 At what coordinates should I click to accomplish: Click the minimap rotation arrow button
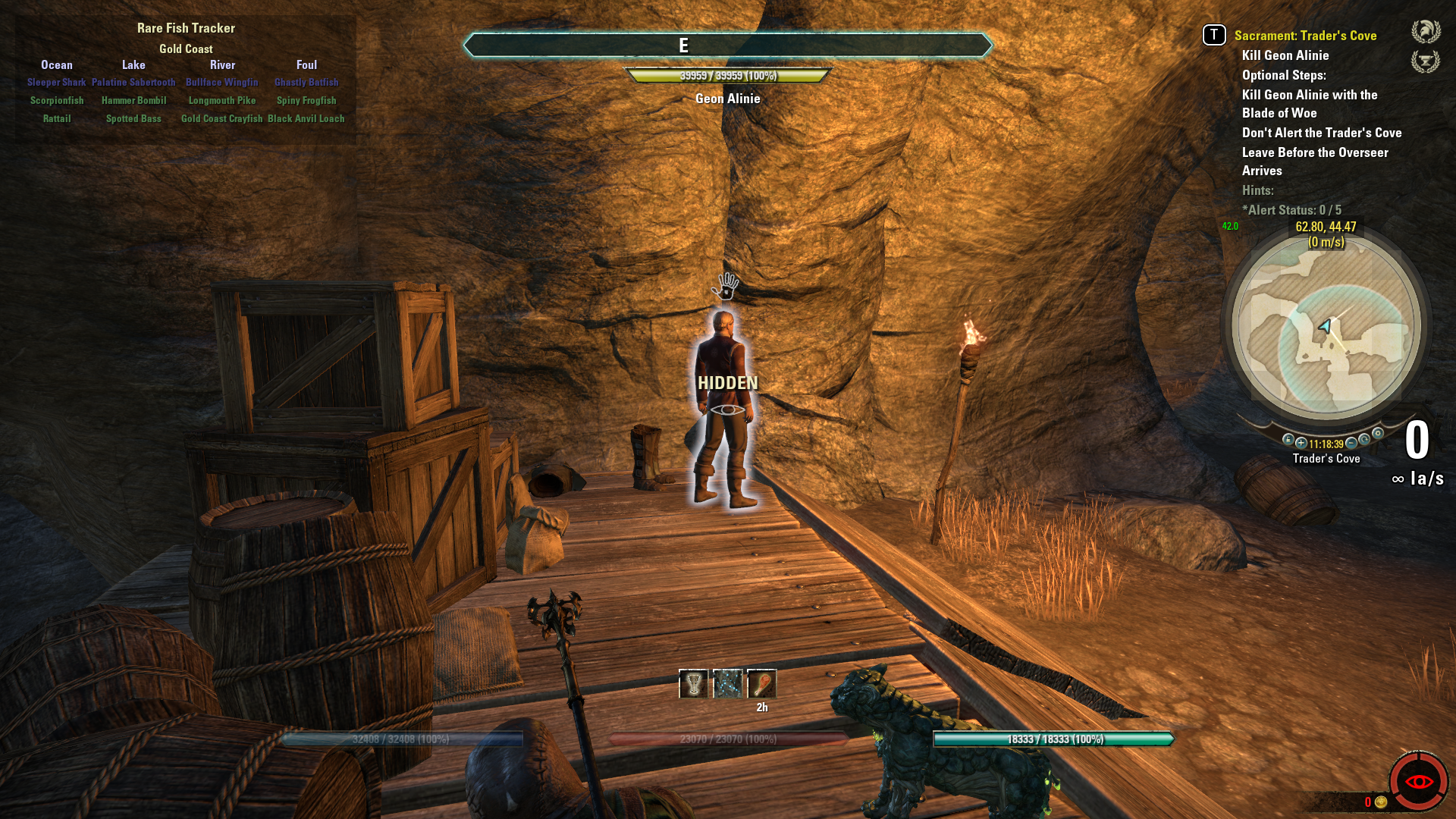(1364, 440)
